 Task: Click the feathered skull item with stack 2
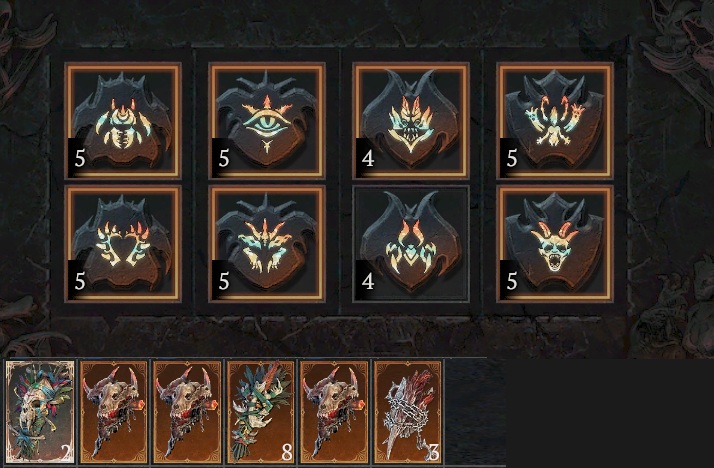[x=40, y=412]
